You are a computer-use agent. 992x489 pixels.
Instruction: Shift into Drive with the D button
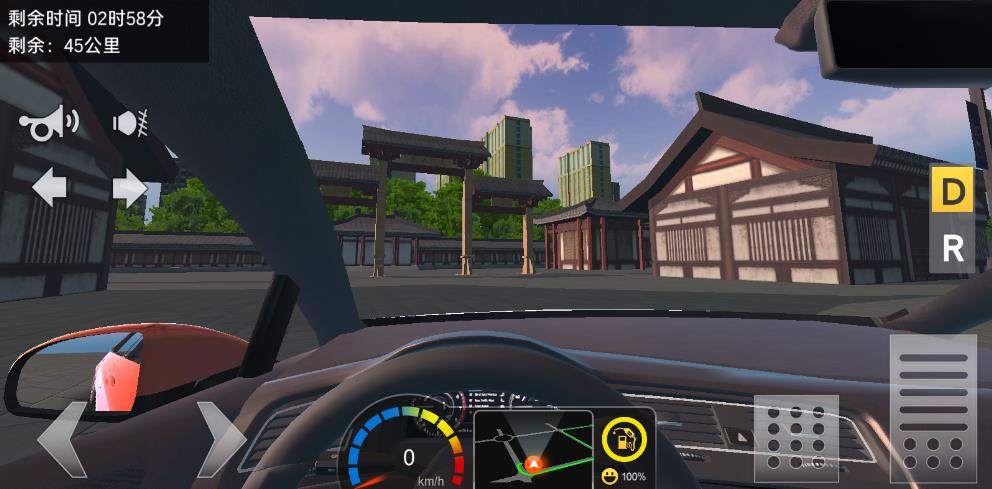(x=952, y=190)
